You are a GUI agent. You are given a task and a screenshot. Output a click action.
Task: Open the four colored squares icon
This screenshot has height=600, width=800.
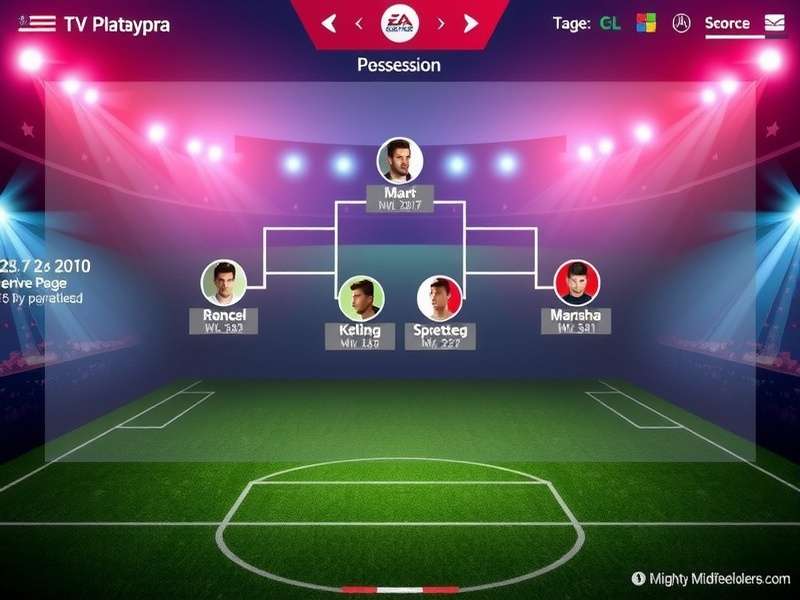(647, 23)
